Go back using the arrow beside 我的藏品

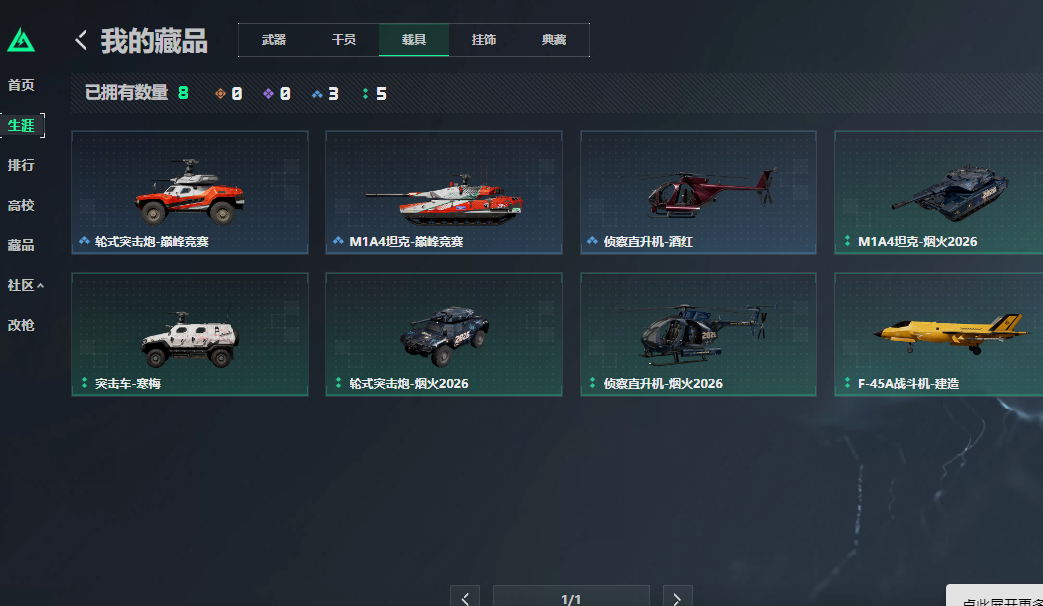click(x=81, y=40)
